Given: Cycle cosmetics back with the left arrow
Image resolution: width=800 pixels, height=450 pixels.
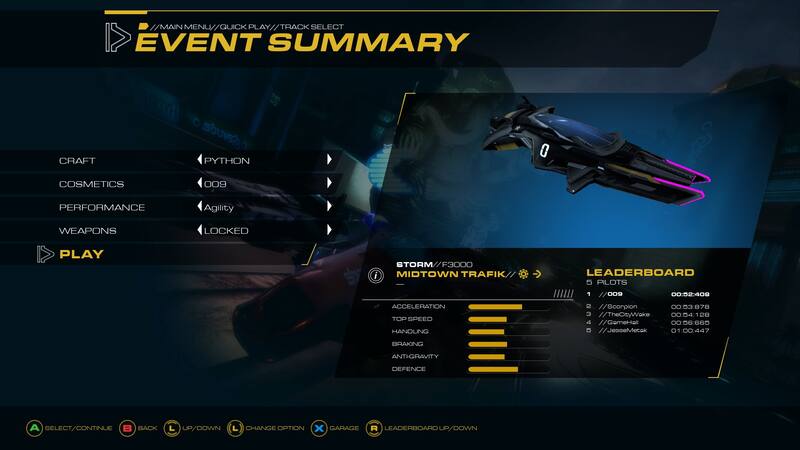Looking at the screenshot, I should click(x=199, y=184).
